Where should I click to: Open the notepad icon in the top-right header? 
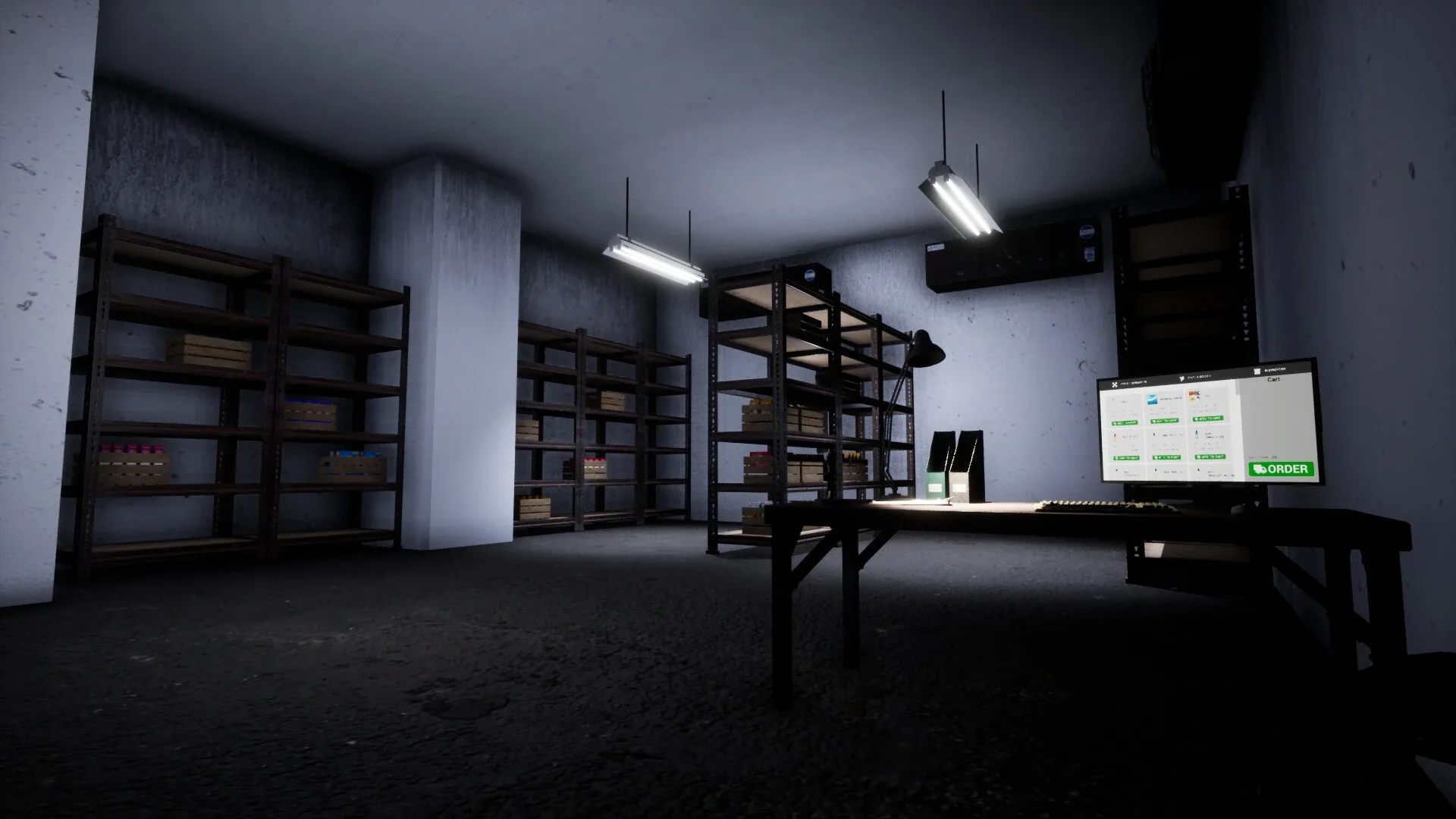[x=1257, y=371]
